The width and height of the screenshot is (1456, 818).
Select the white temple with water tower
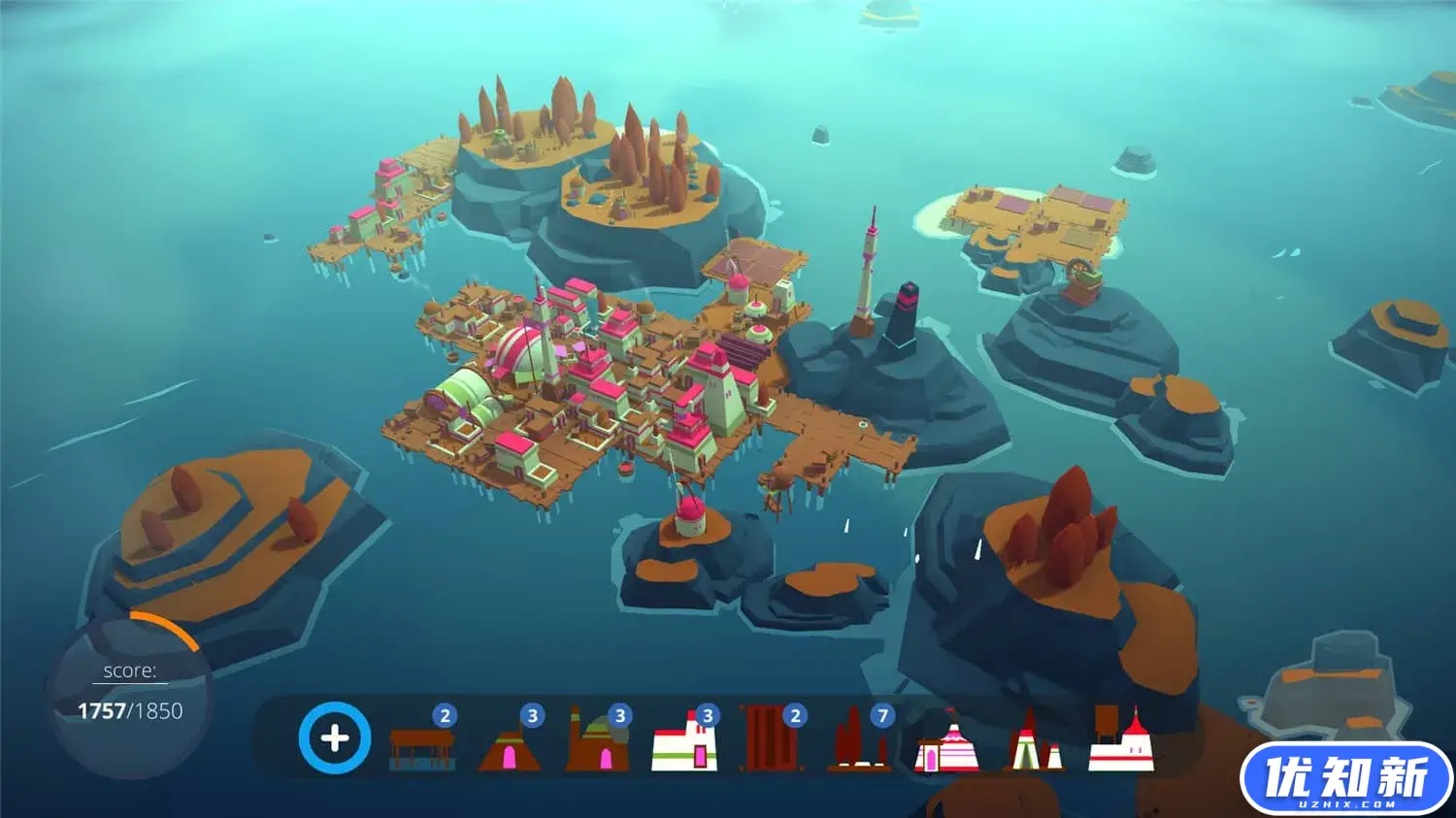tap(1121, 742)
